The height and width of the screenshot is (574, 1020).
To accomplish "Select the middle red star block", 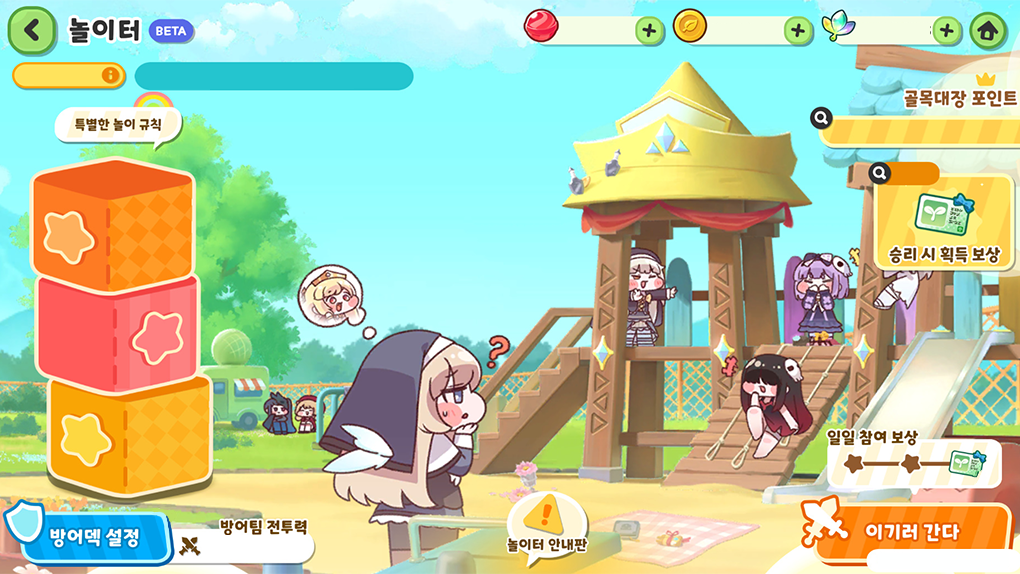I will tap(118, 334).
